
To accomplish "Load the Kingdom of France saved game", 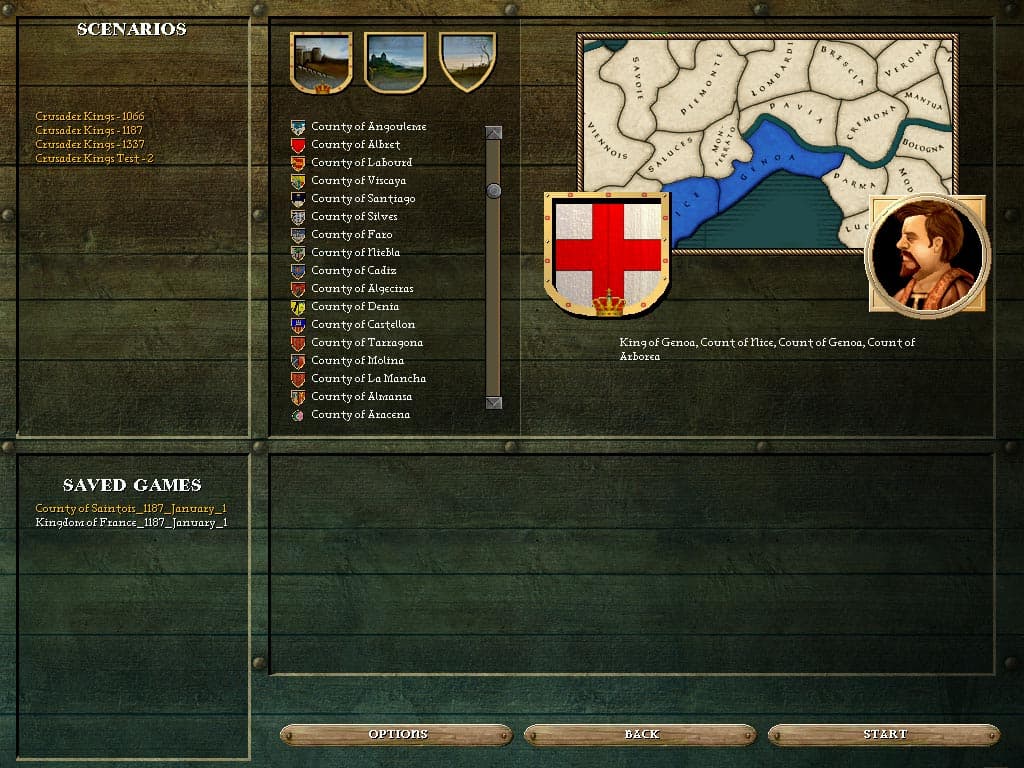I will tap(131, 522).
